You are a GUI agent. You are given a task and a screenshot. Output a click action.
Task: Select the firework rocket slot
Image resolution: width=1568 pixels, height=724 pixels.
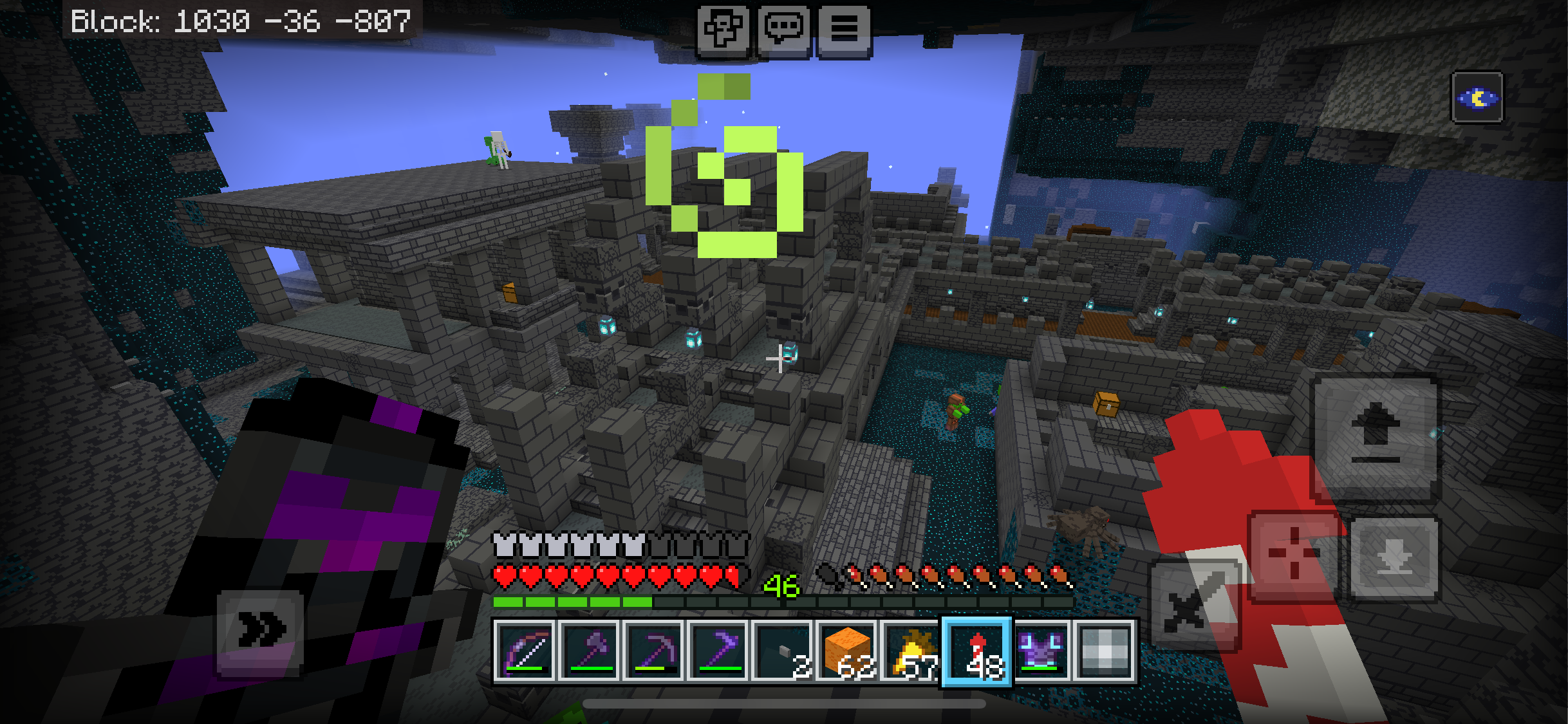(x=976, y=651)
